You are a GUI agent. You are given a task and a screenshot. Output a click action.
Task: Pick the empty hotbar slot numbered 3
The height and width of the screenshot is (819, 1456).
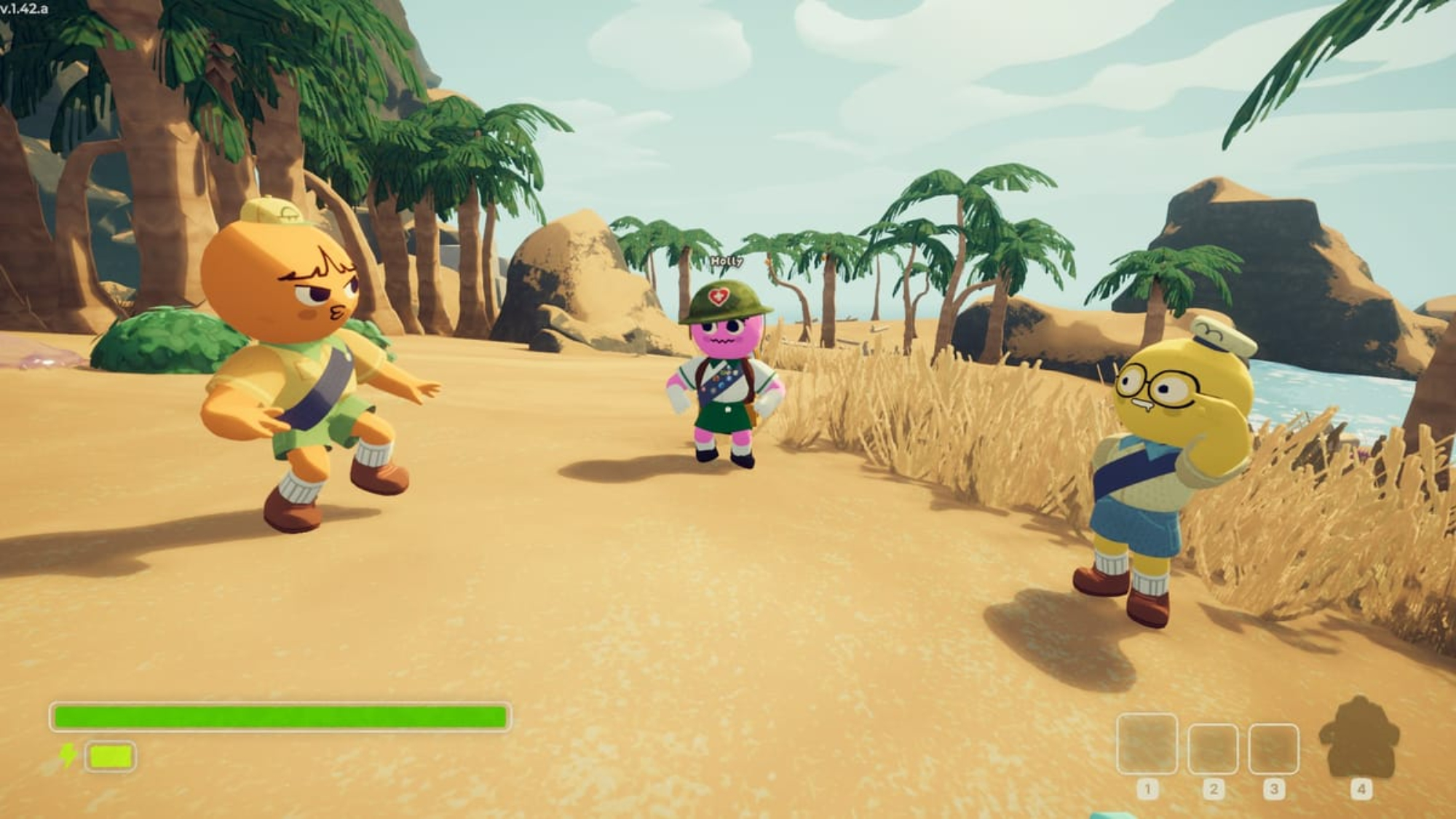point(1274,748)
